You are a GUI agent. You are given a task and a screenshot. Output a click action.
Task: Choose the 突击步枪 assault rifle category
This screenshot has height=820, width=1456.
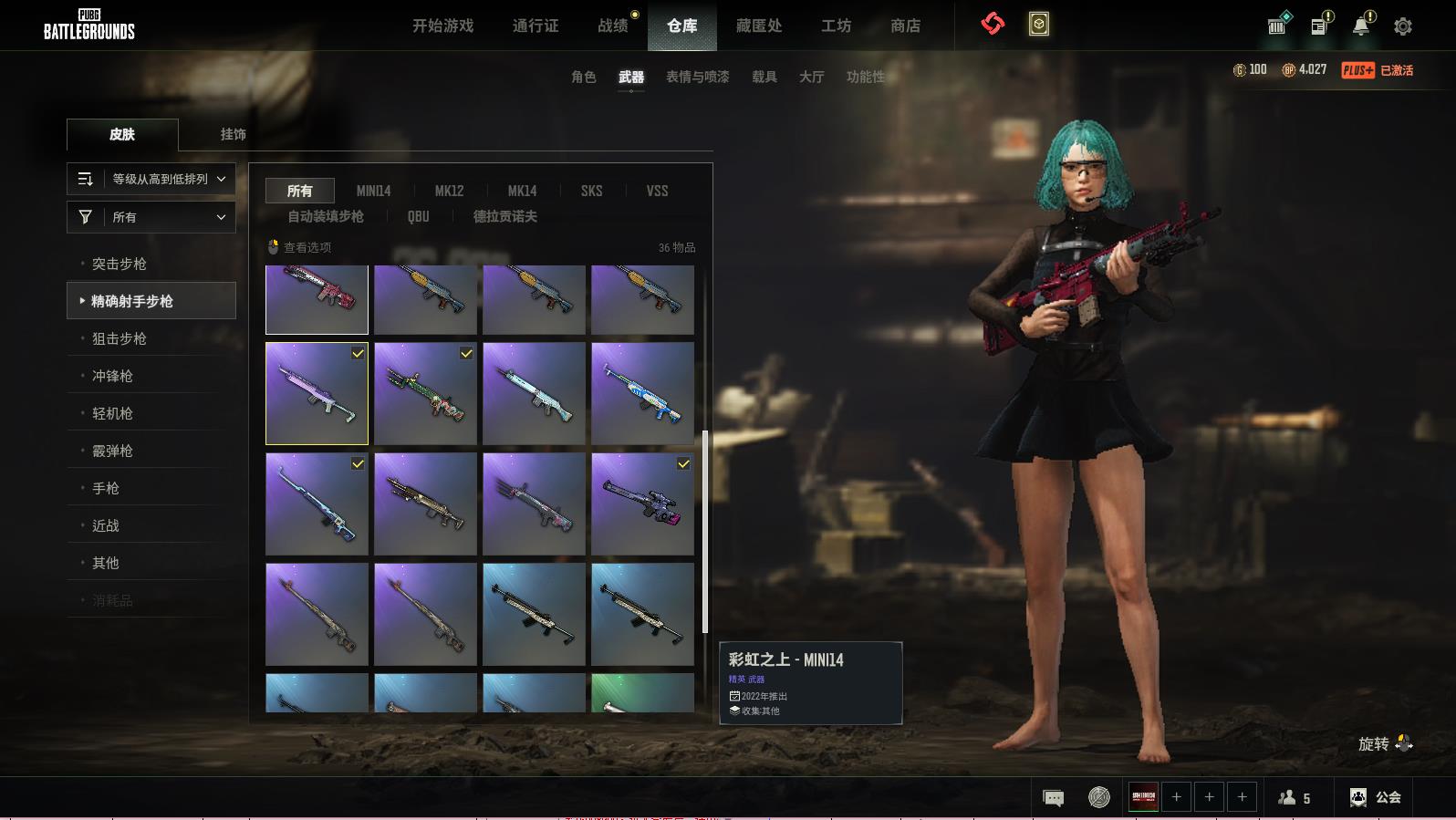[120, 264]
